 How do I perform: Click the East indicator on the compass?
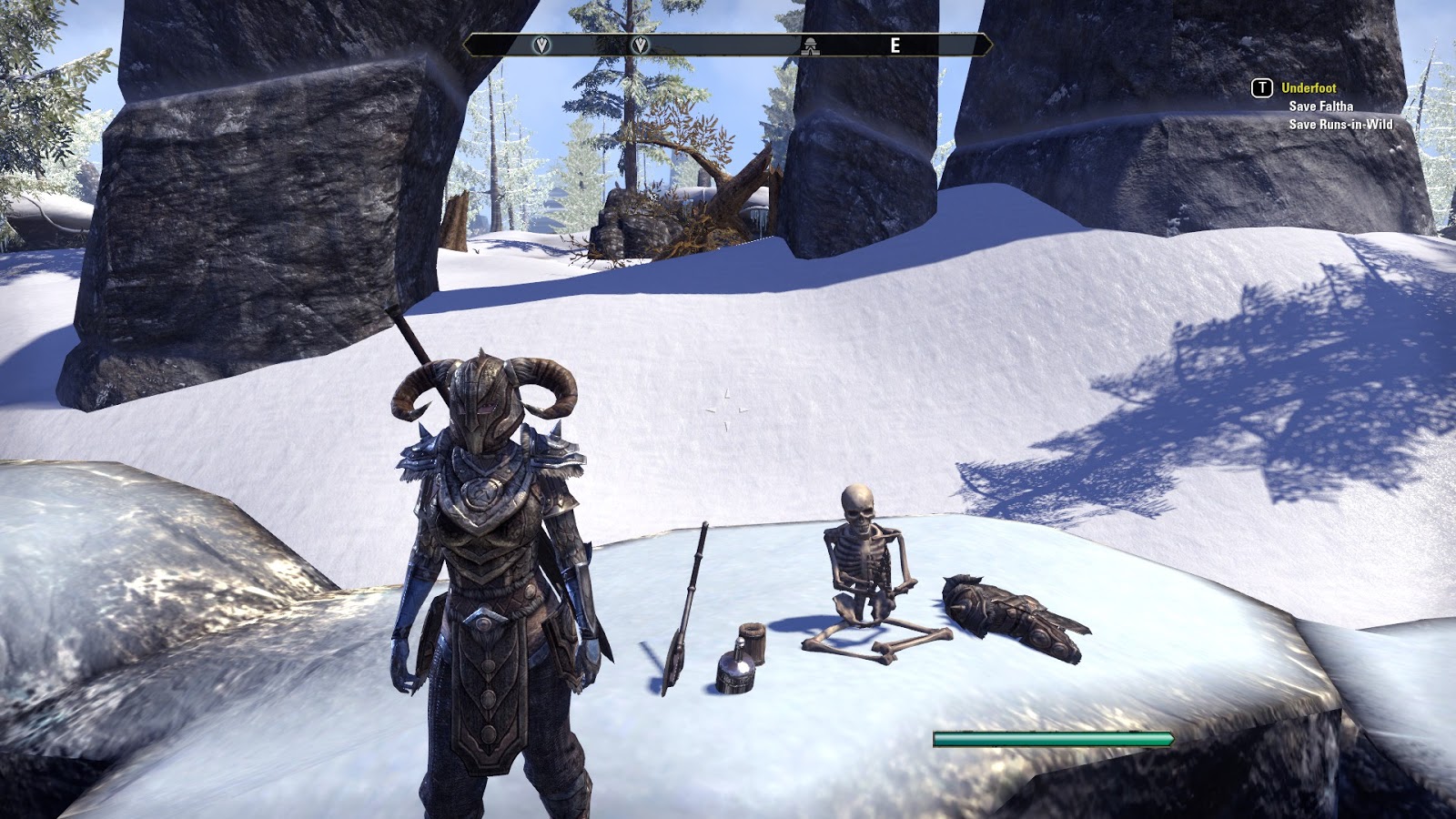pos(895,45)
